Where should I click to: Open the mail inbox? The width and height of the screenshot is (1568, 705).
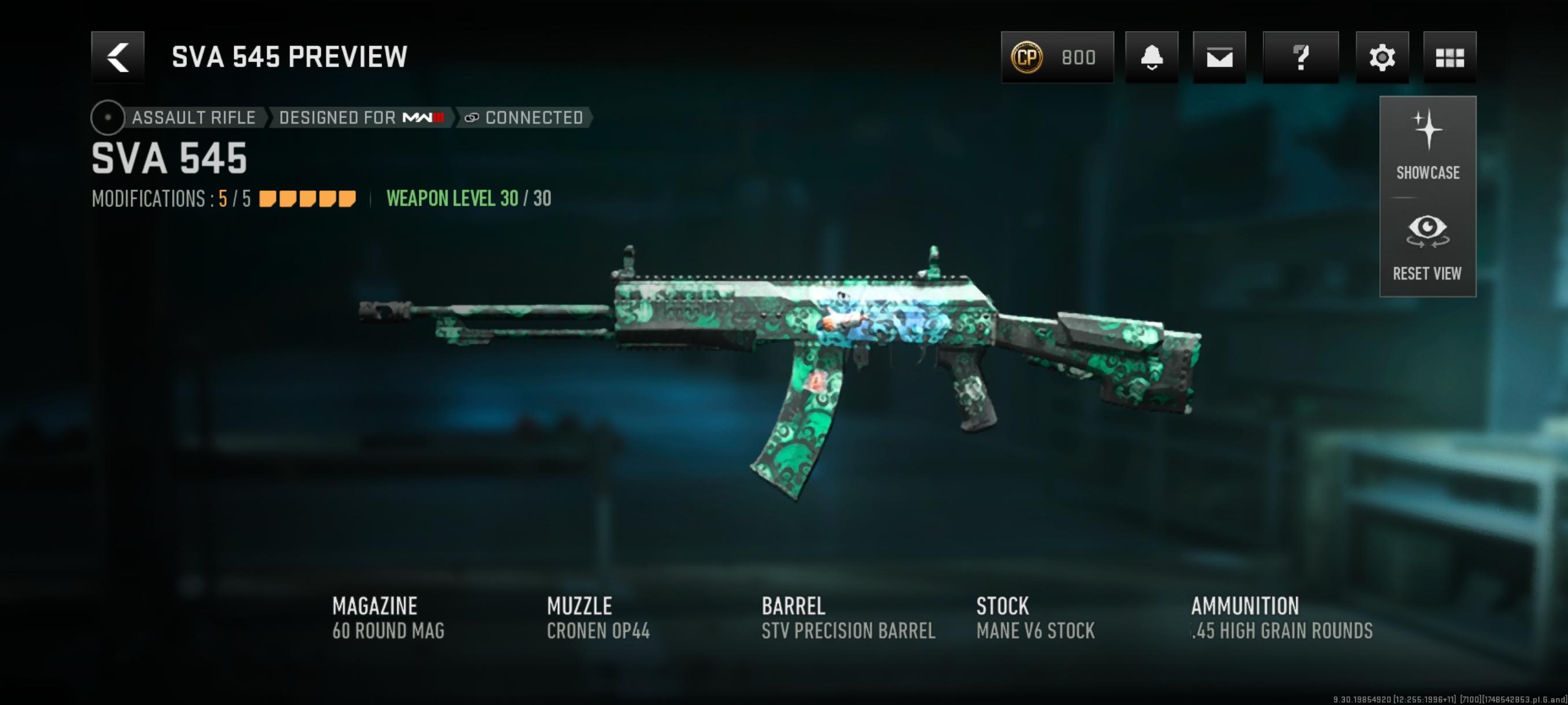tap(1219, 57)
